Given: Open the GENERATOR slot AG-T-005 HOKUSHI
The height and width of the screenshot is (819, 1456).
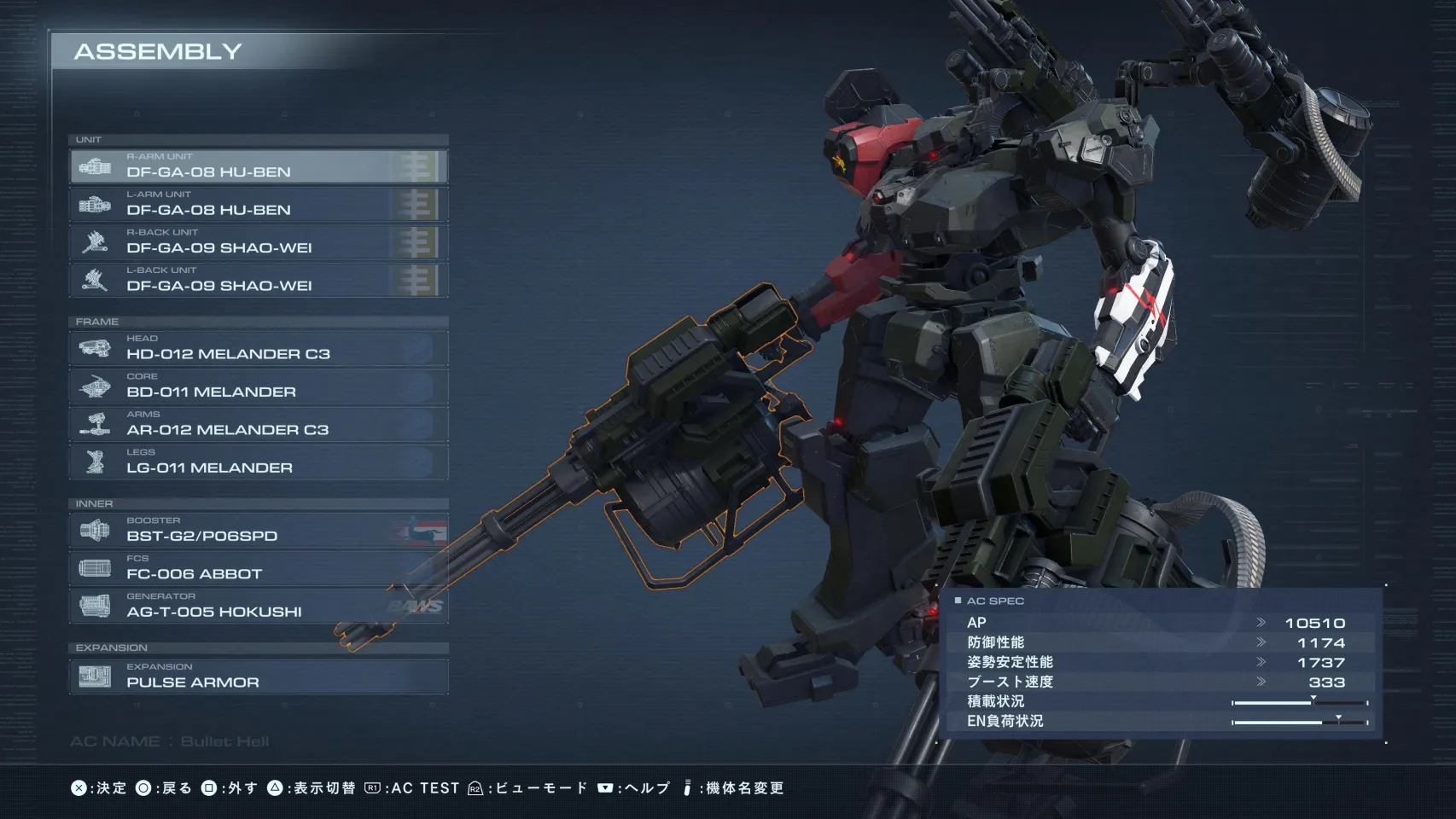Looking at the screenshot, I should click(259, 607).
